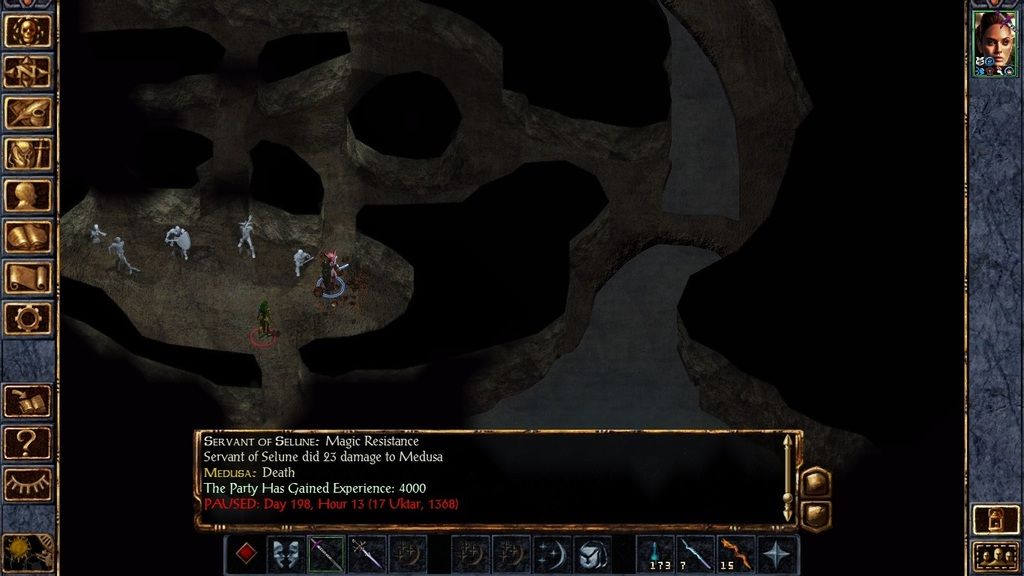Viewport: 1024px width, 576px height.
Task: Toggle the eye-shaped highlight button
Action: click(28, 483)
